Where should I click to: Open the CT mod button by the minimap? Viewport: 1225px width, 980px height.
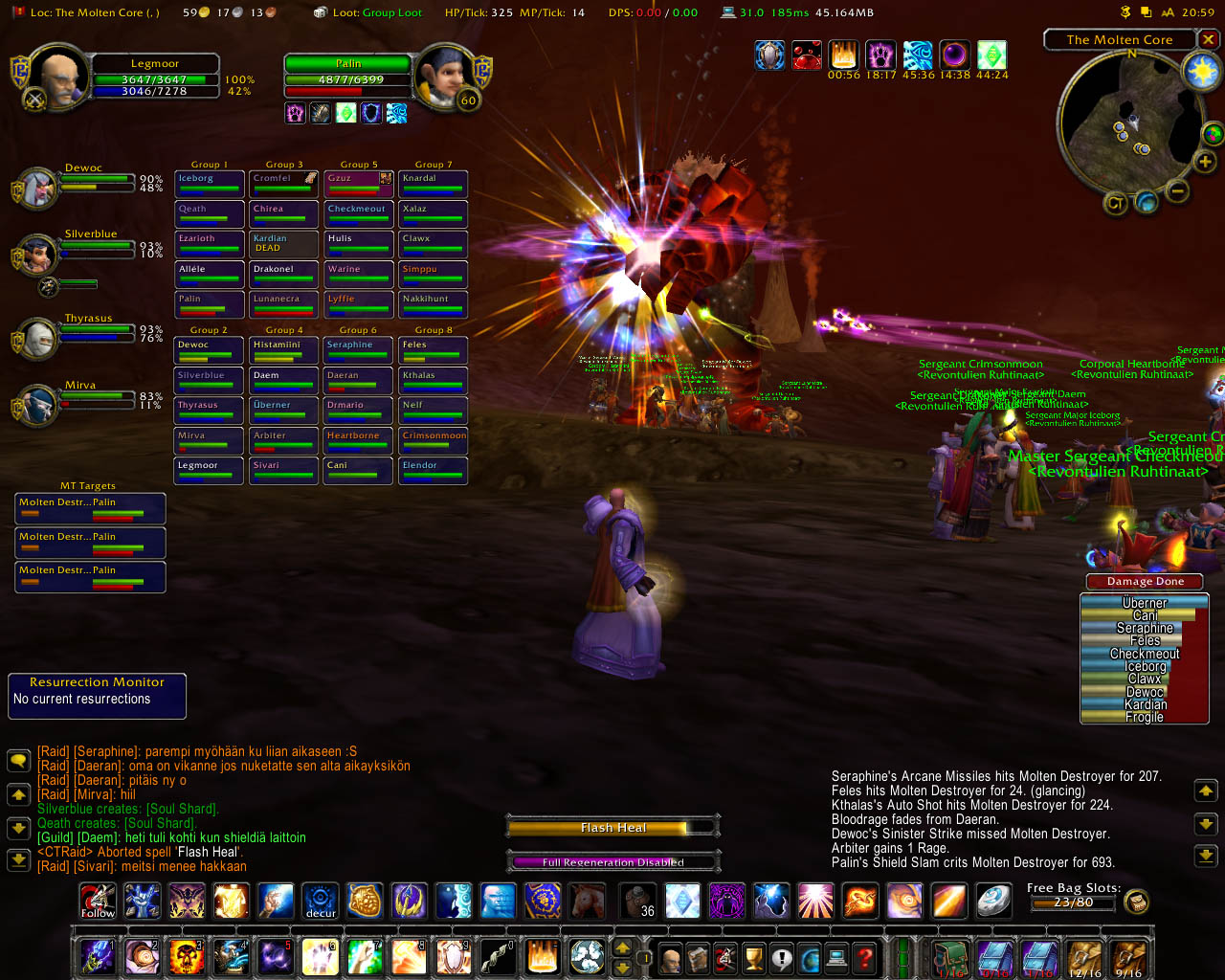point(1115,203)
